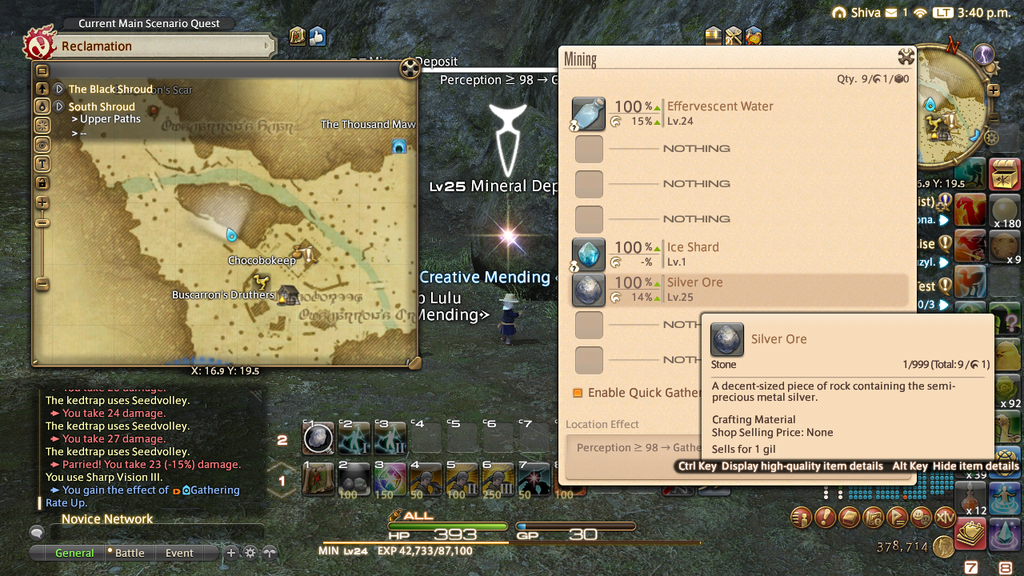Expand The Black Shroud region entry
The image size is (1024, 576).
pos(59,89)
